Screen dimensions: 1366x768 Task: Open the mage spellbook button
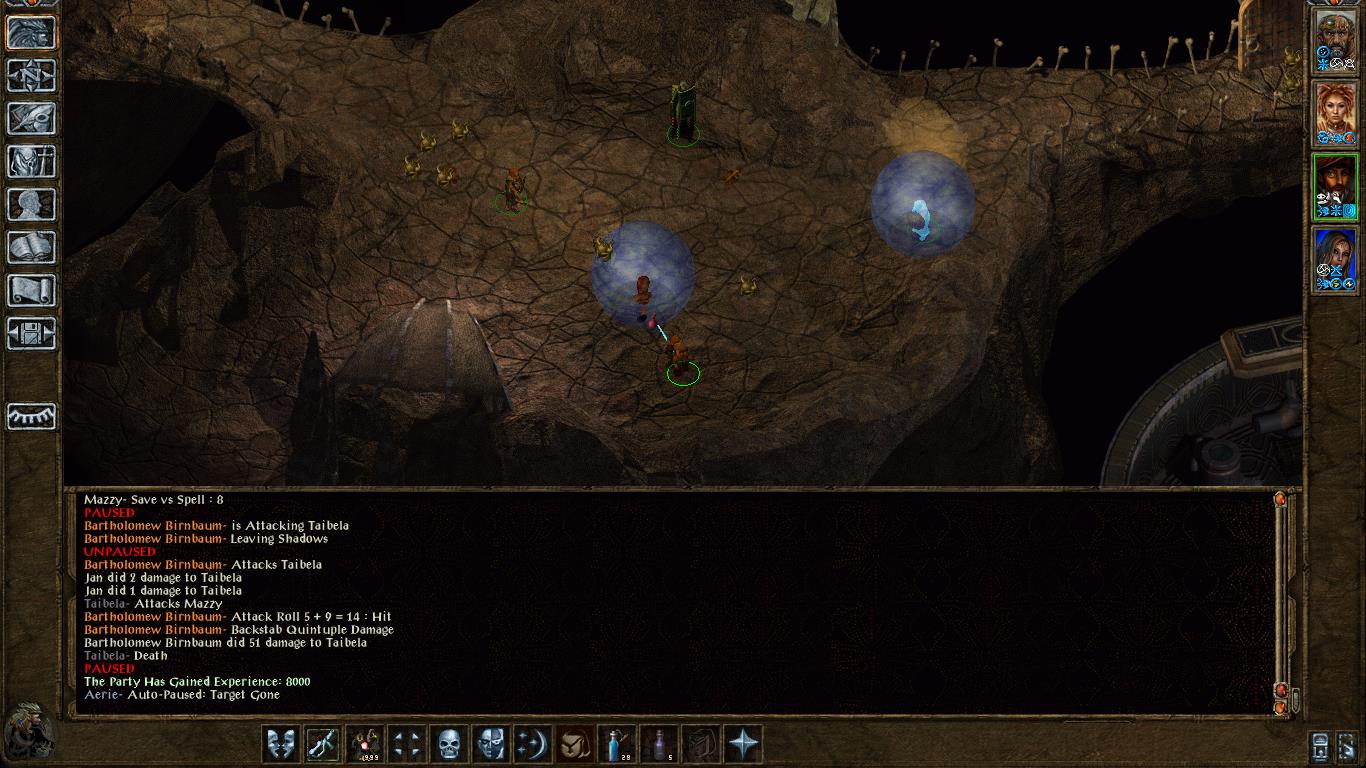pyautogui.click(x=32, y=247)
